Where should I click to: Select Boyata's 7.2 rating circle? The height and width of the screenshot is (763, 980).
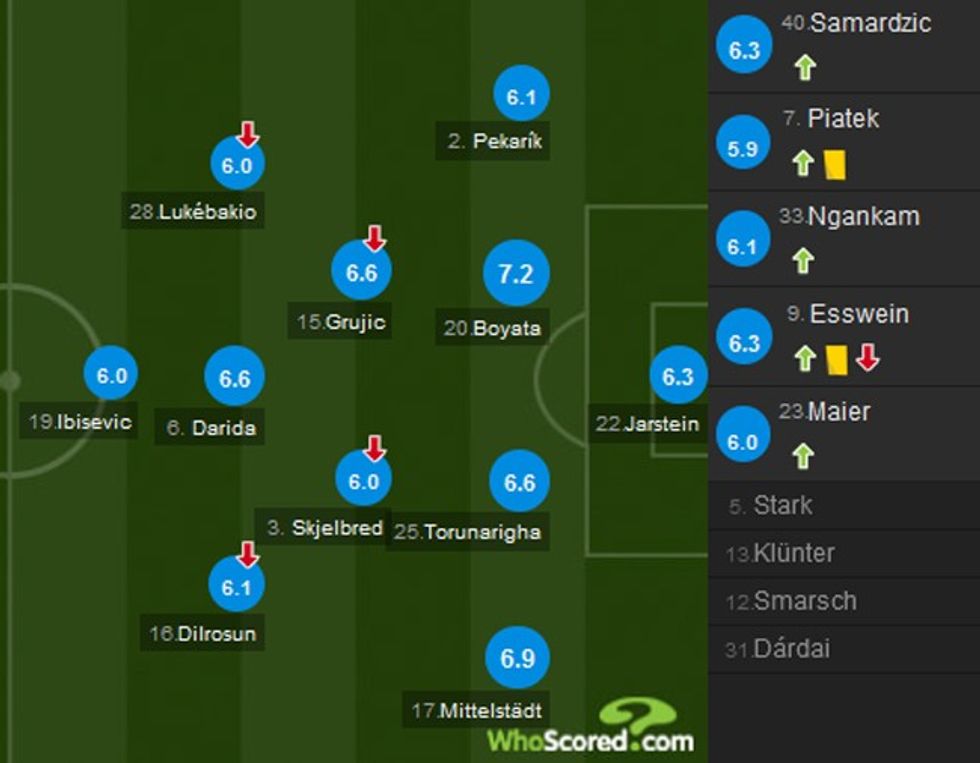[x=516, y=273]
